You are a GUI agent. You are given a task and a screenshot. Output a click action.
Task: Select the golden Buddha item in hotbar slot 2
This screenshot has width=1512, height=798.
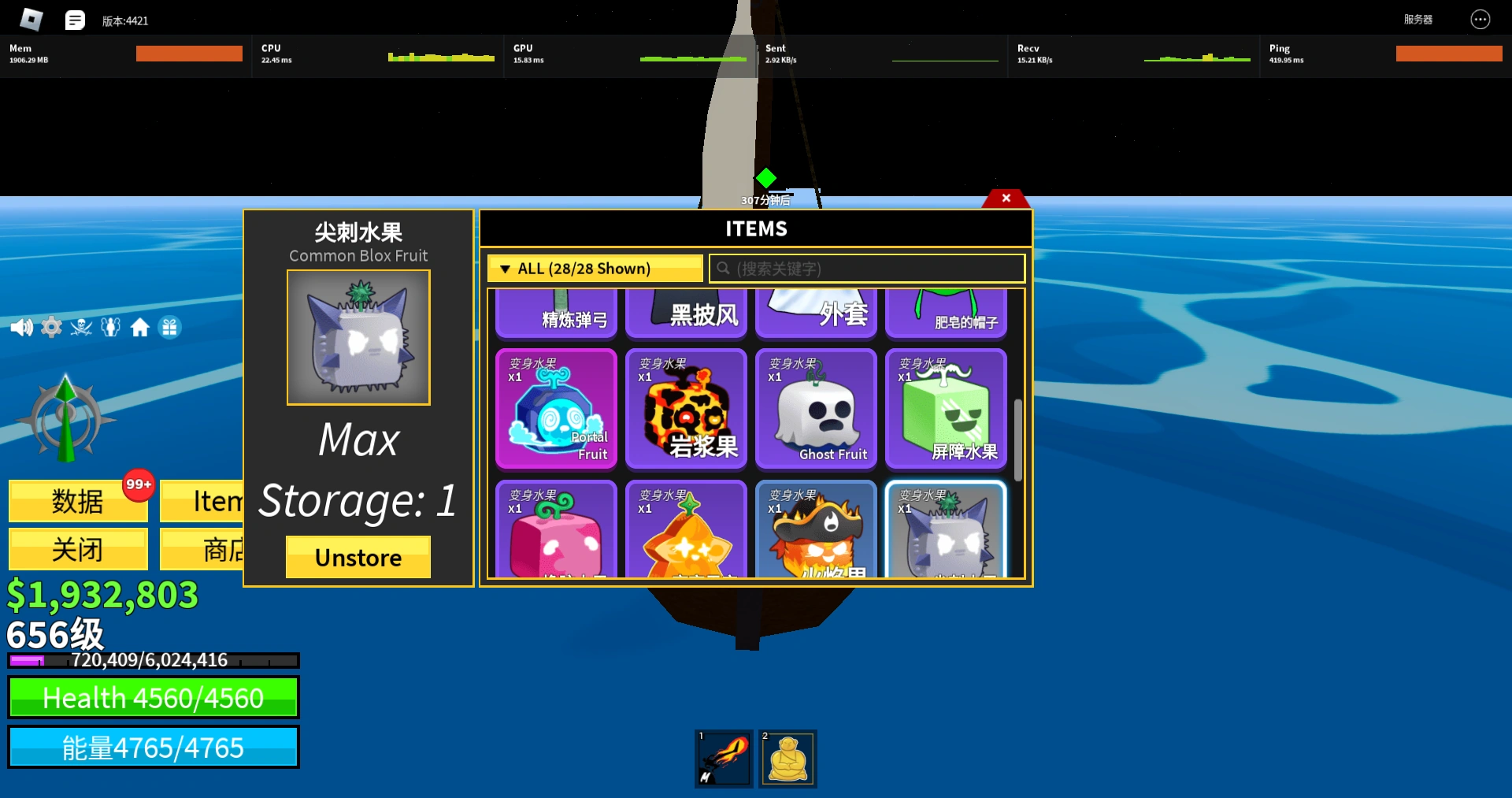pyautogui.click(x=787, y=758)
